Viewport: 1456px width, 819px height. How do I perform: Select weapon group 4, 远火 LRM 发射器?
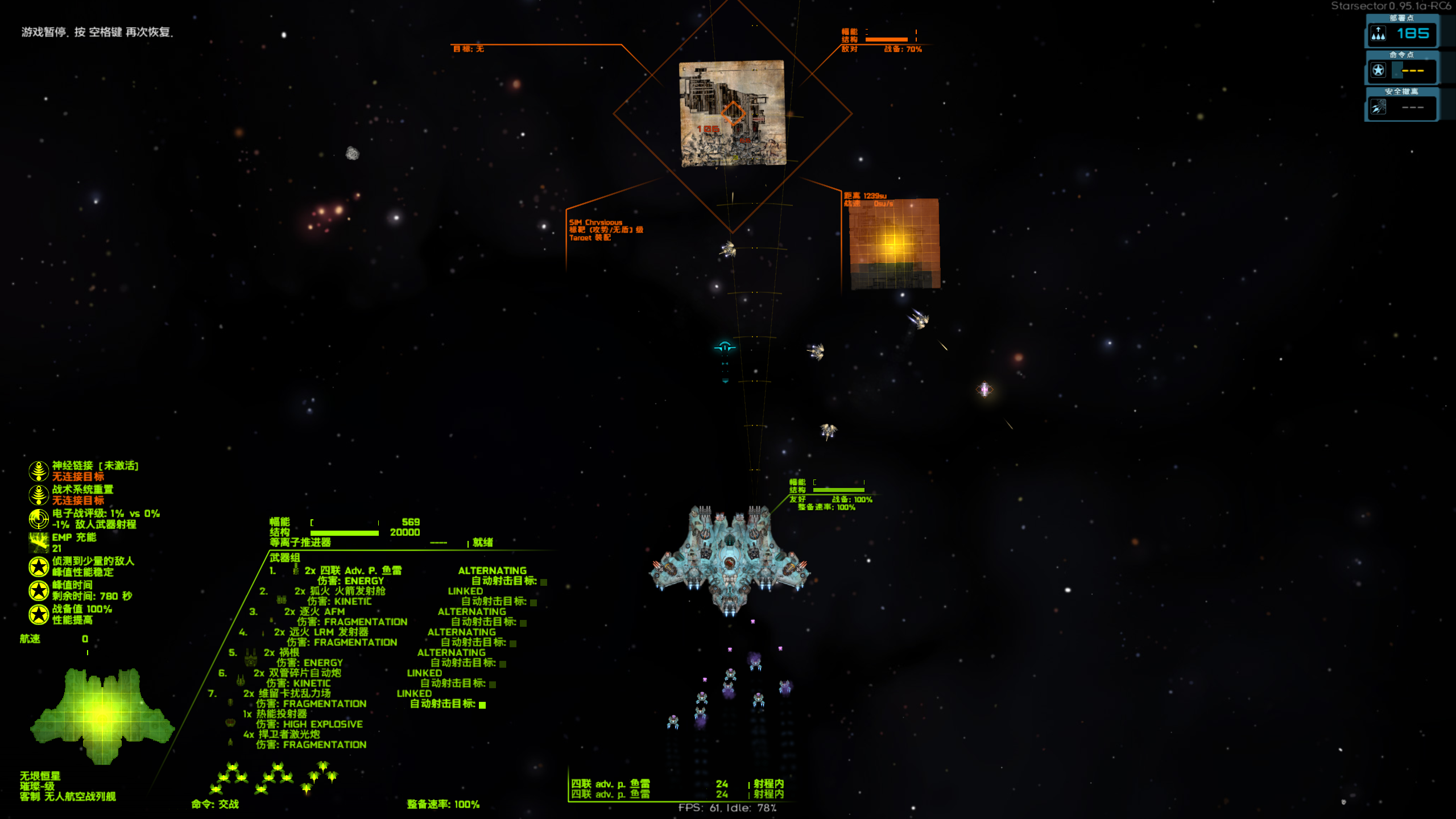point(321,632)
